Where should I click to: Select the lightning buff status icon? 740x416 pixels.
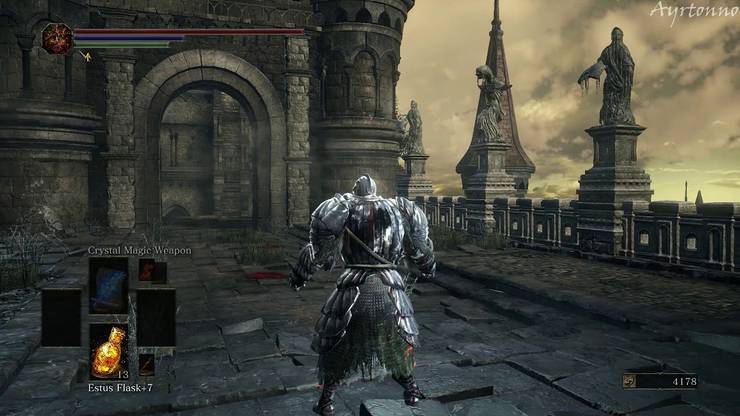coord(85,57)
